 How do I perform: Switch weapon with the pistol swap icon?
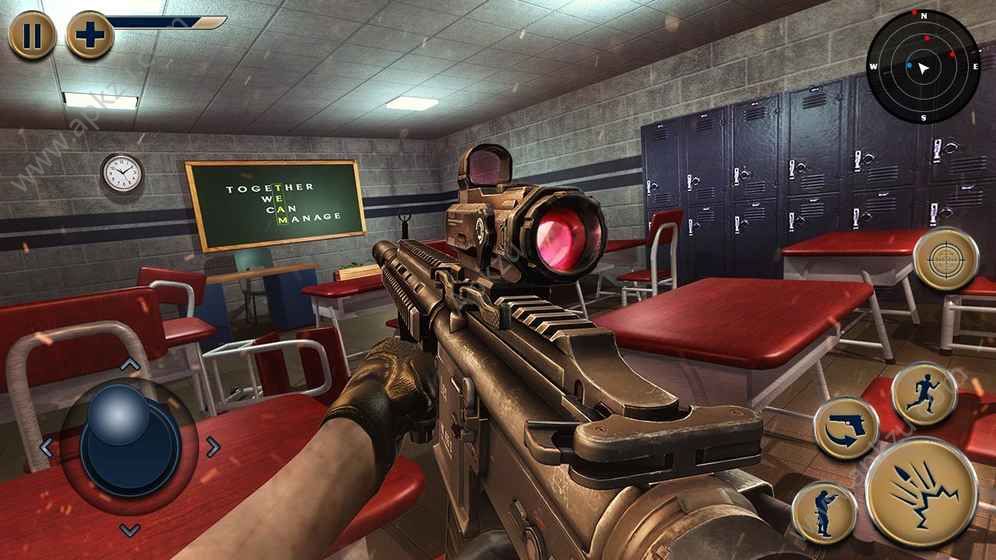click(x=845, y=428)
